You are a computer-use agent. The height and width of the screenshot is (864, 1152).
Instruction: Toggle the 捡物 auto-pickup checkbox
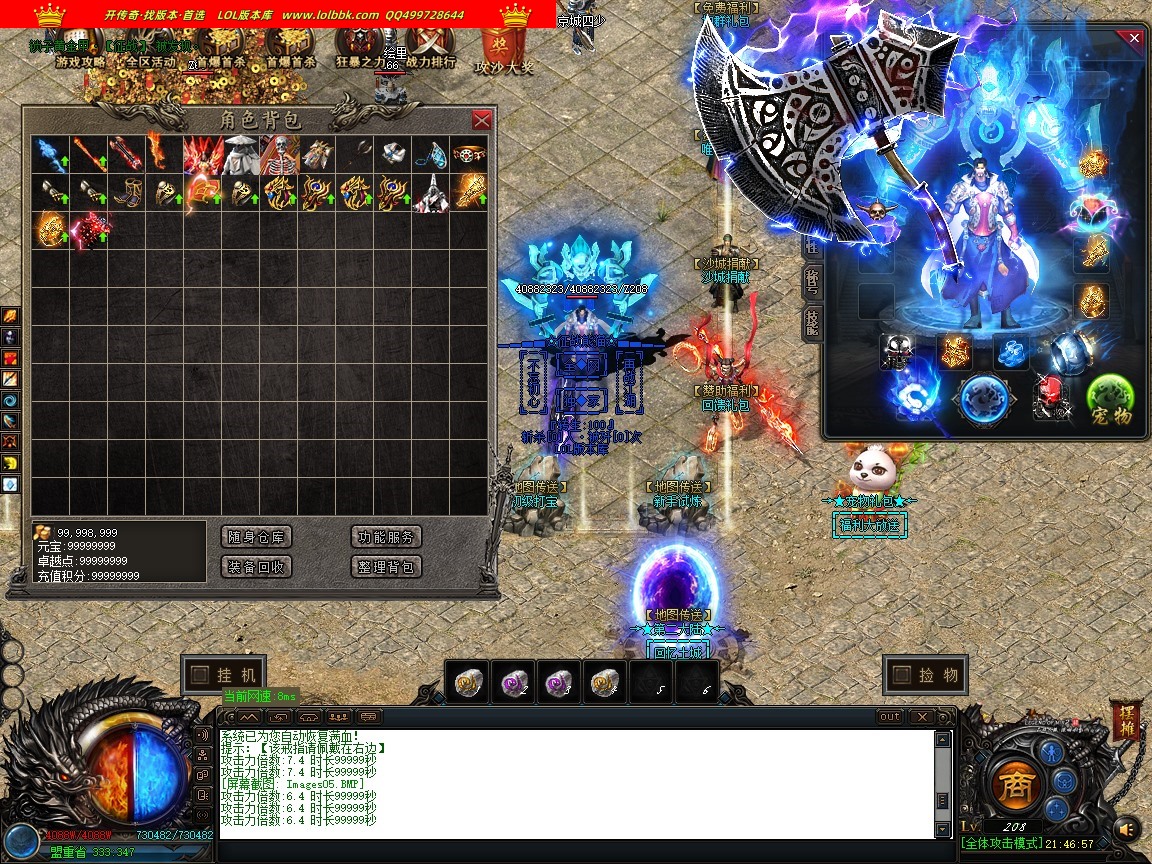(x=900, y=675)
